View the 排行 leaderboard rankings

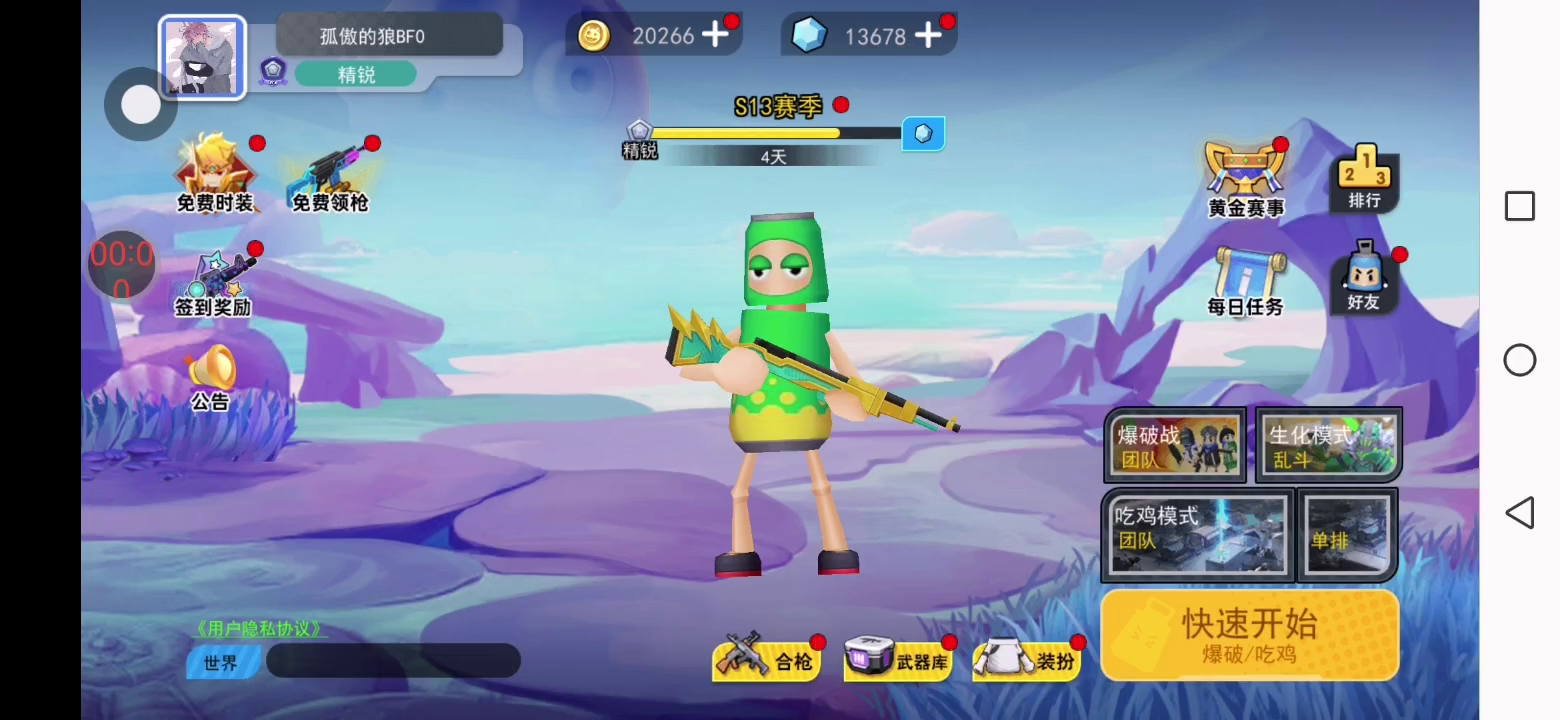(1364, 178)
